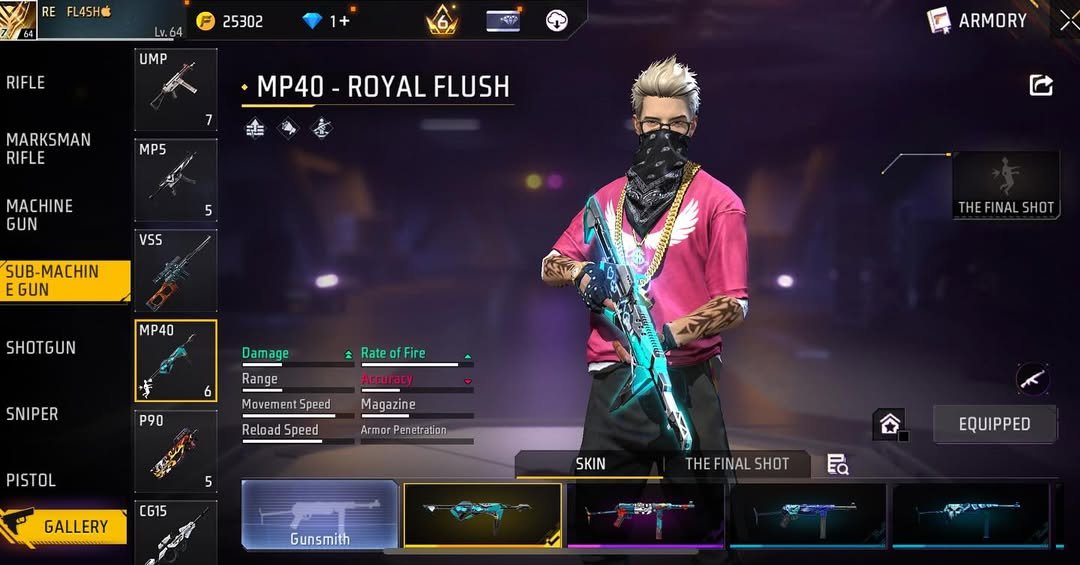This screenshot has height=565, width=1080.
Task: Select the red MP40 skin thumbnail
Action: (647, 515)
